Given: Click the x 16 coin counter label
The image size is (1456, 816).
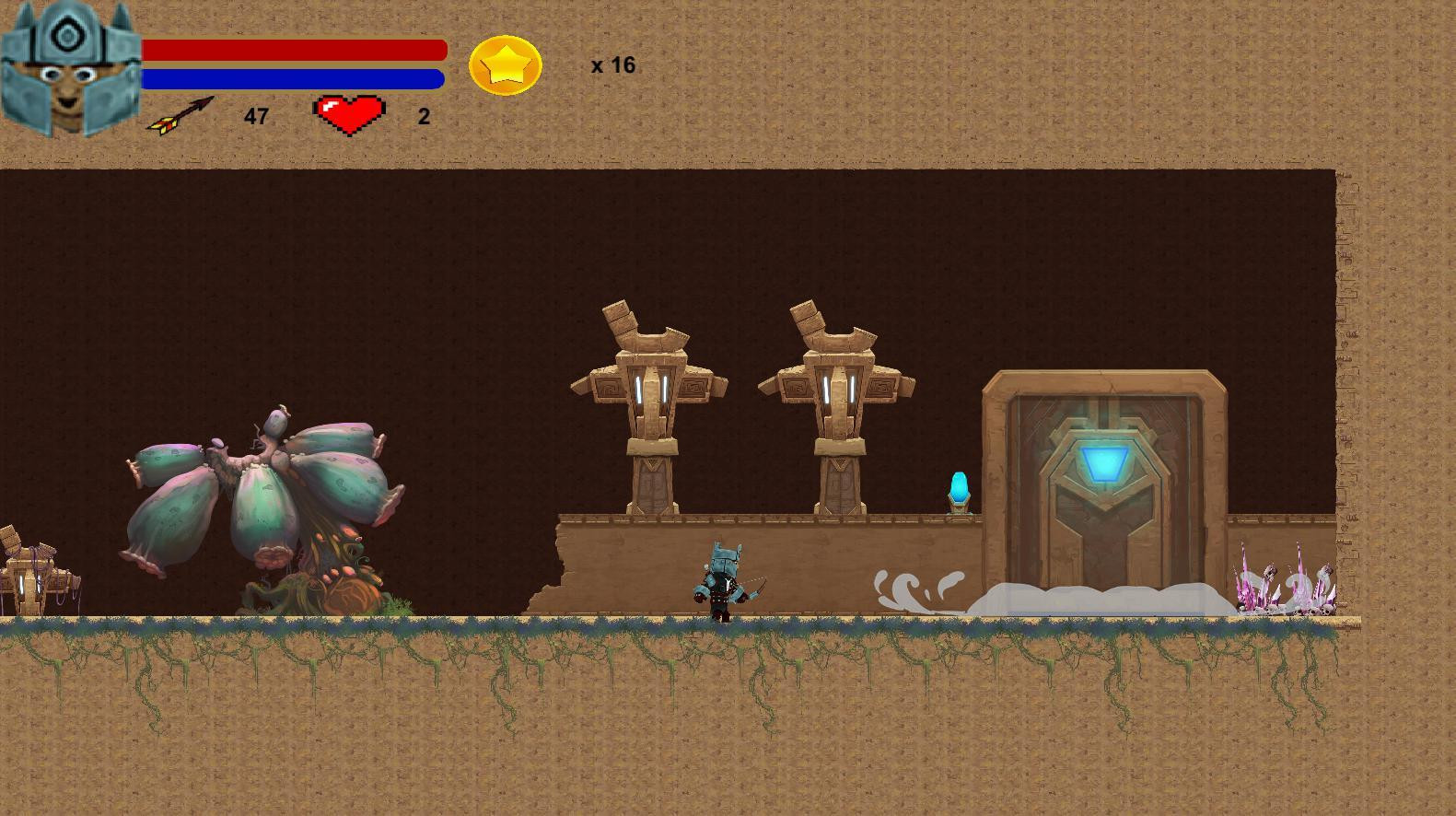Looking at the screenshot, I should pyautogui.click(x=613, y=64).
